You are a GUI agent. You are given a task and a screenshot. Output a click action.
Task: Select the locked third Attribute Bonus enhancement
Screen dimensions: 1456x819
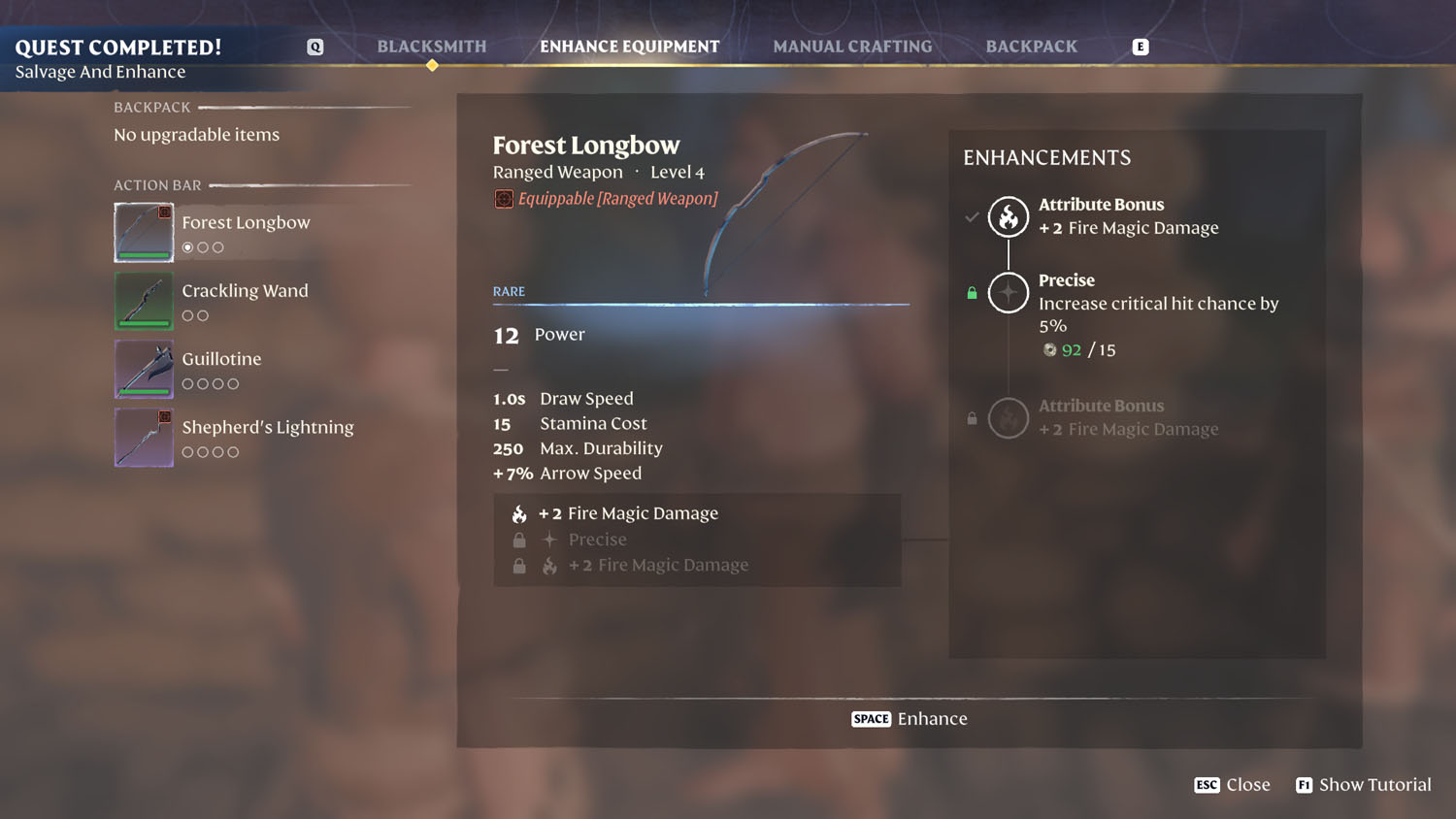click(x=1009, y=418)
